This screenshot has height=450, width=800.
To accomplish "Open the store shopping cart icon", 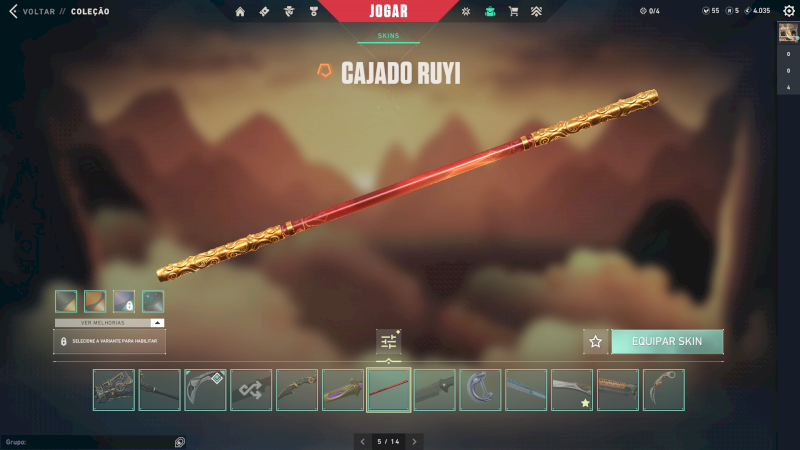I will [x=513, y=12].
